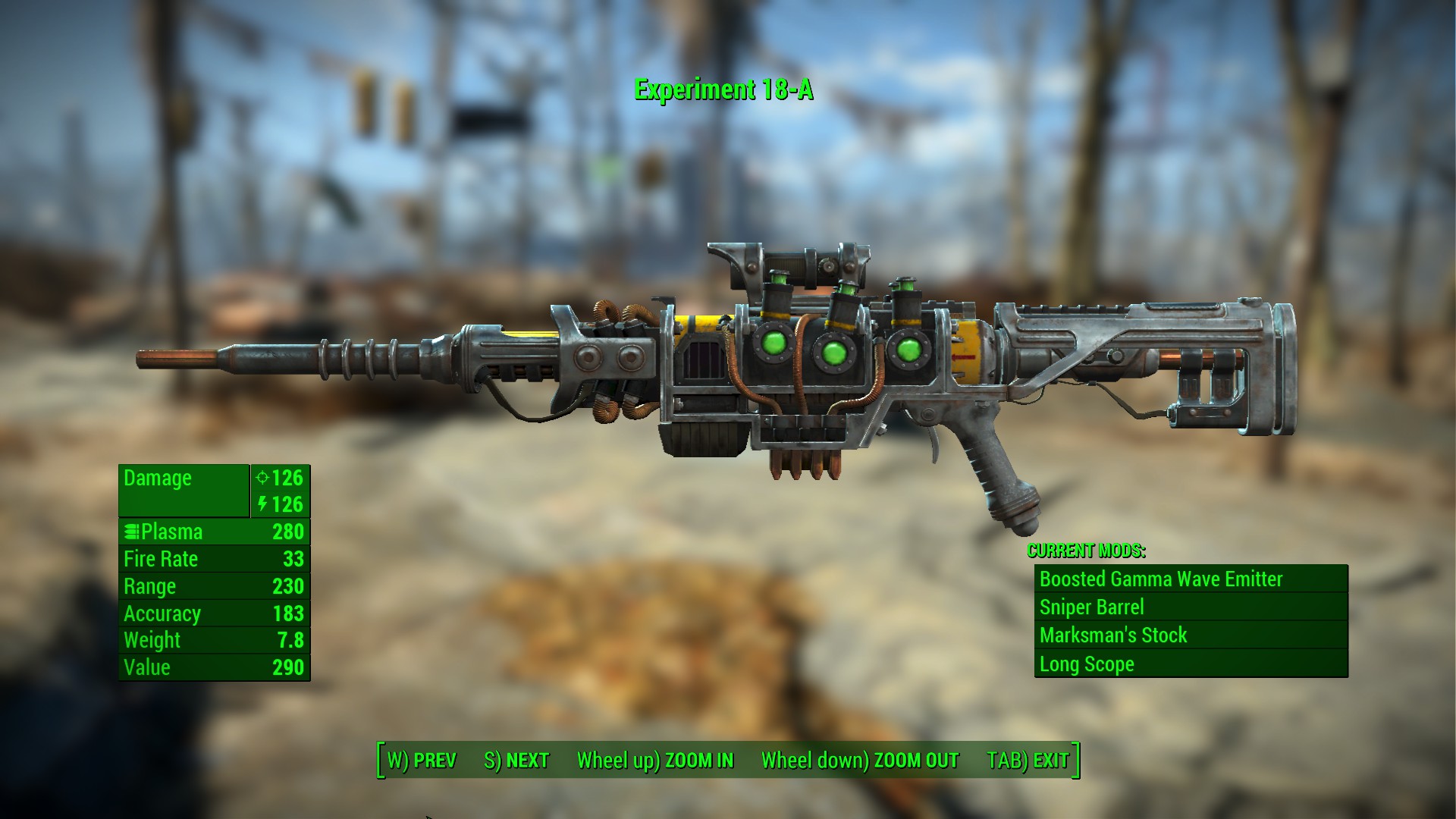Click the ballistic damage crosshair icon

coord(262,479)
